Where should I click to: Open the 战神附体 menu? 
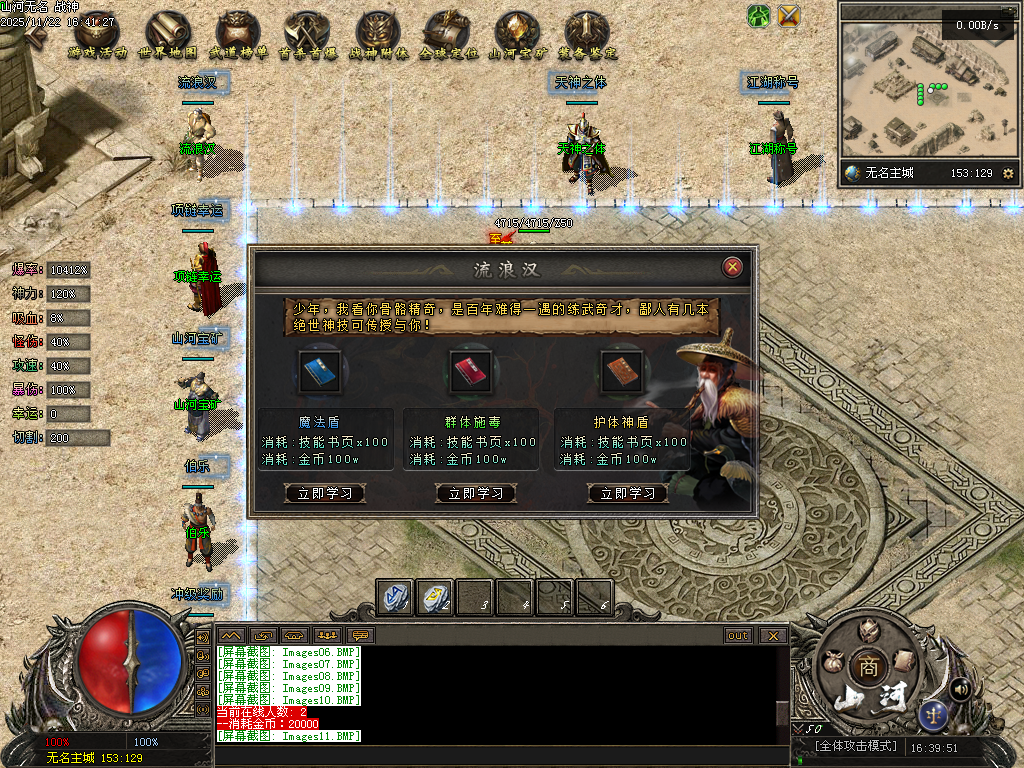click(378, 35)
